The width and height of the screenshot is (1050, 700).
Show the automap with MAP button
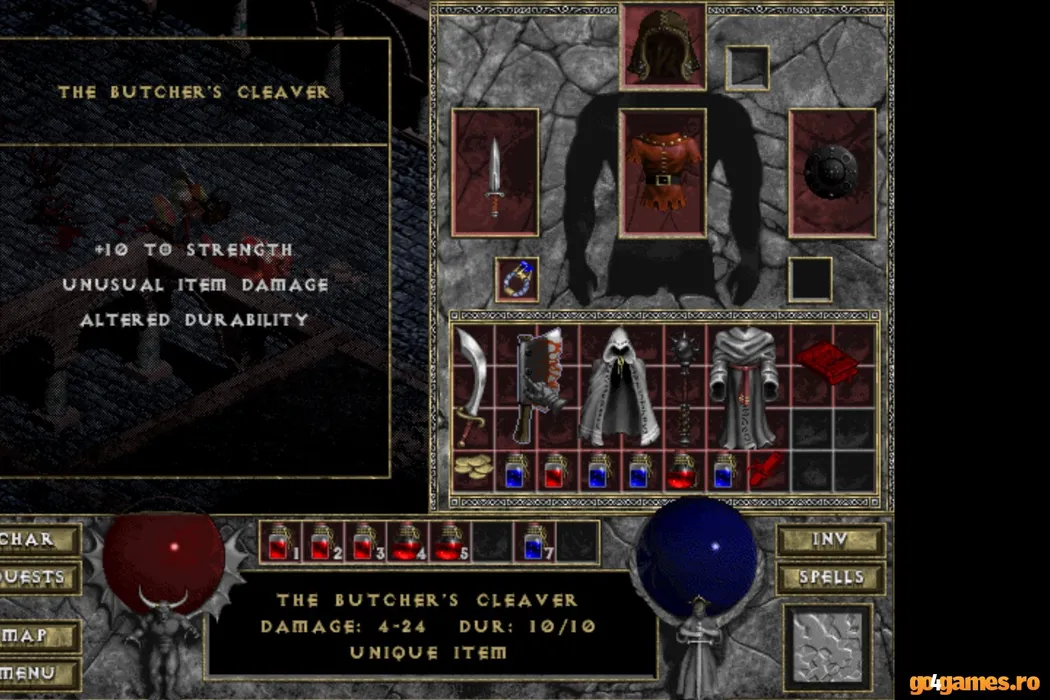tap(38, 636)
